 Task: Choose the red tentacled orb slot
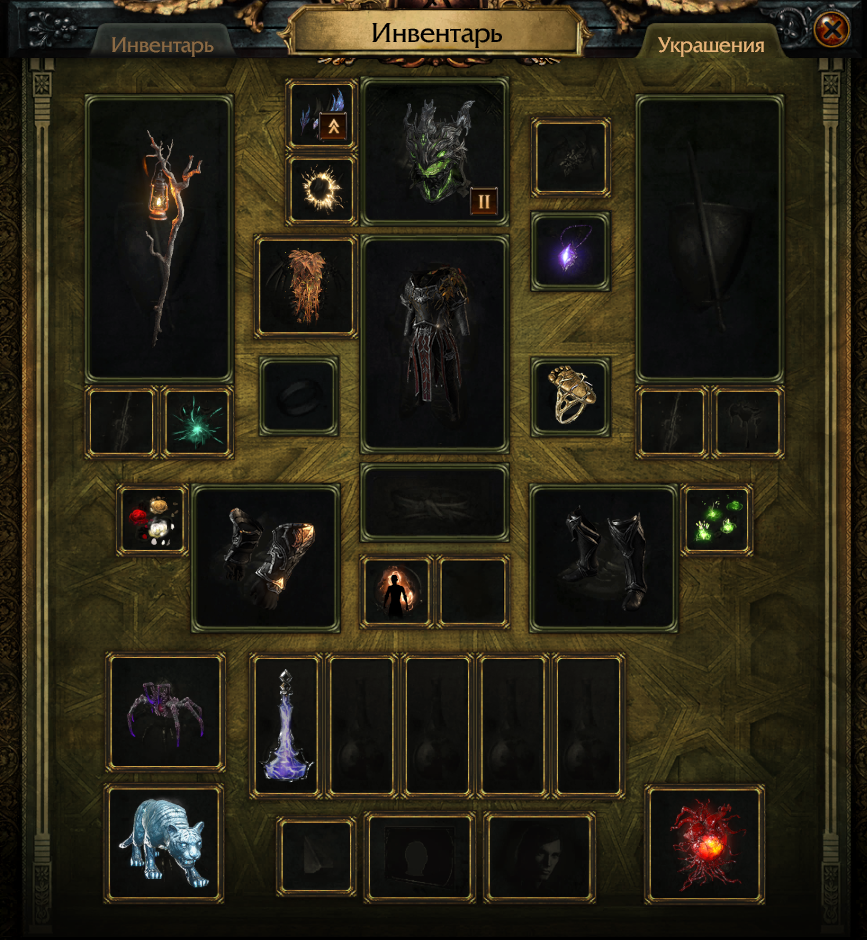(x=705, y=843)
